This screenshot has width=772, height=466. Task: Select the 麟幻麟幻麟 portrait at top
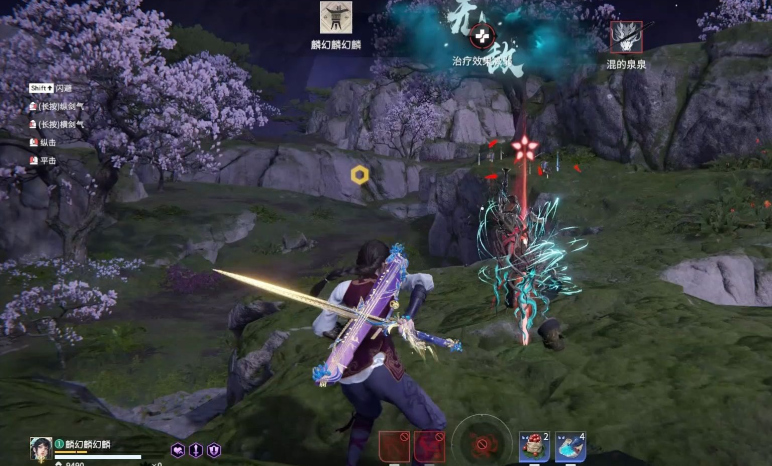pyautogui.click(x=336, y=18)
